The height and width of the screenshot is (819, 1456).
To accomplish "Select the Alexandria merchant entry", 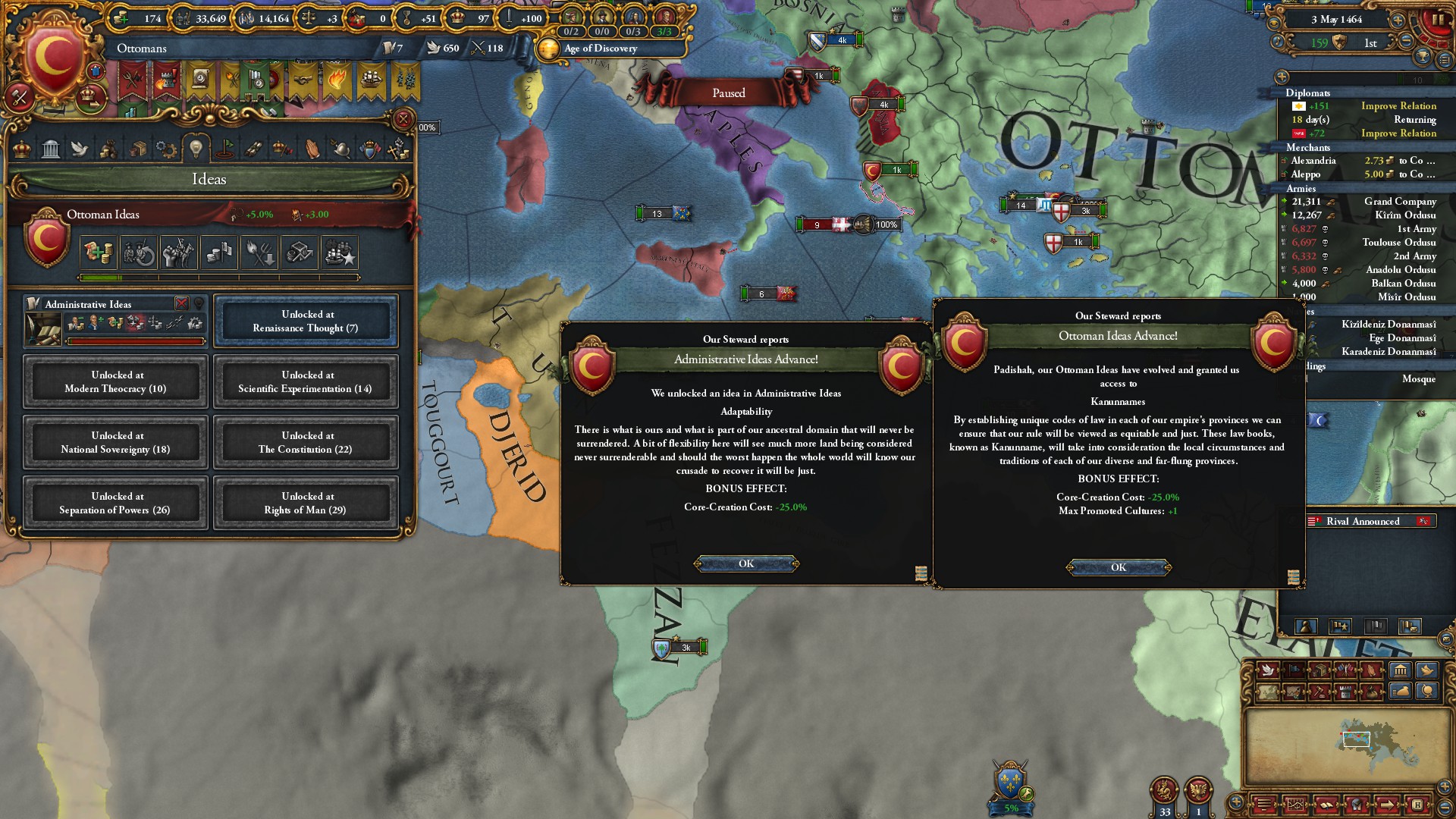I will point(1313,161).
